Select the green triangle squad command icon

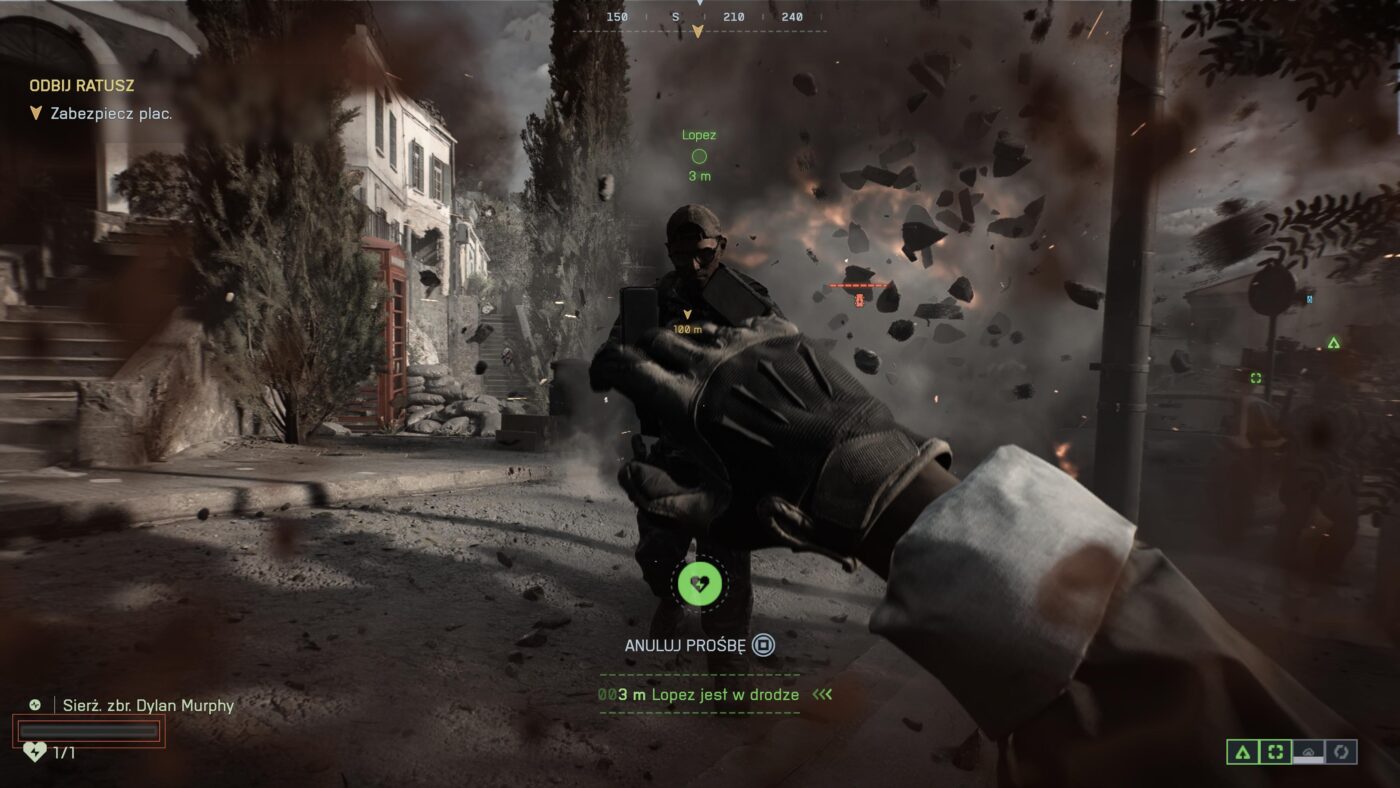pos(1243,752)
